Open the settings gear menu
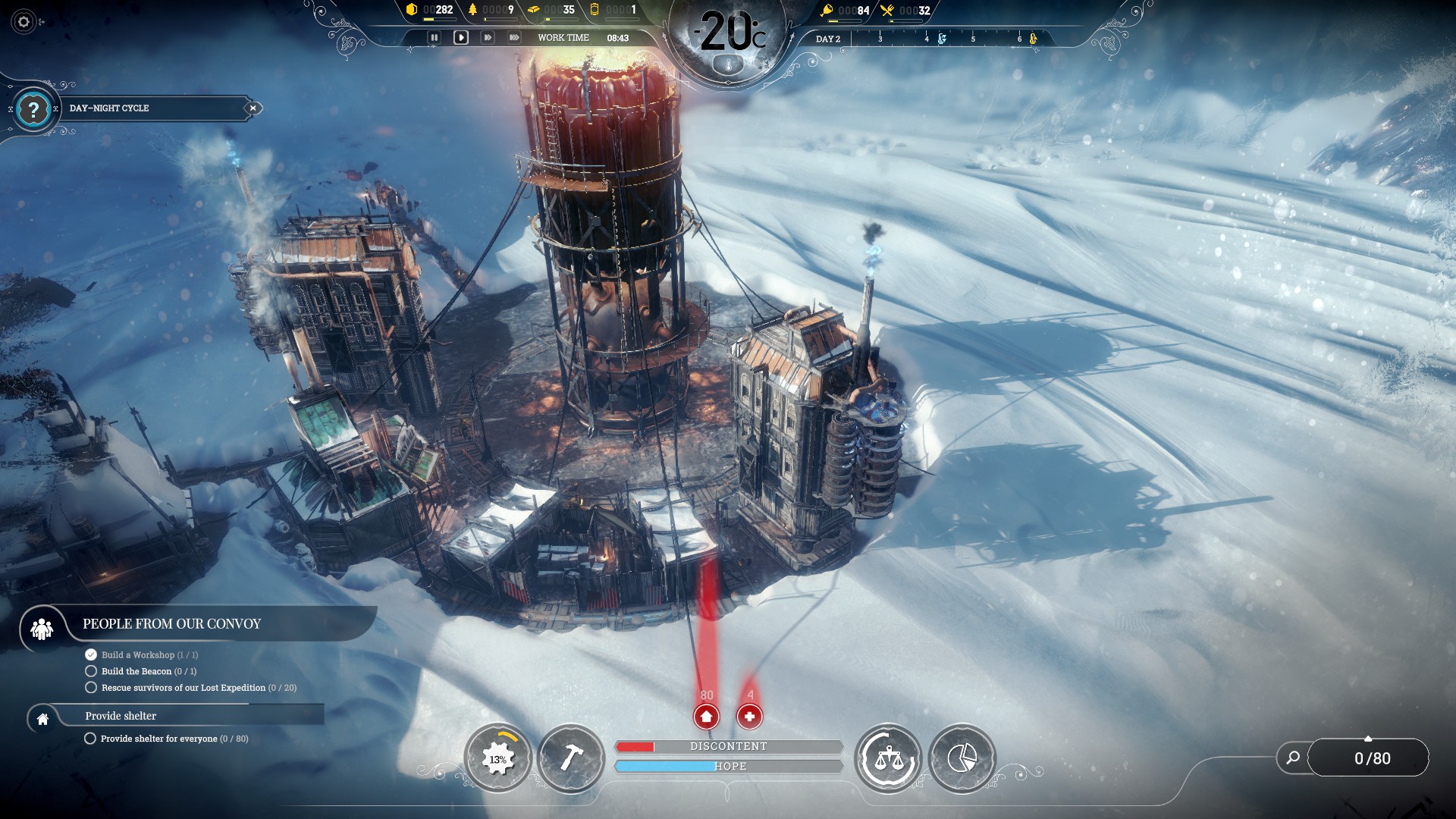 (24, 22)
